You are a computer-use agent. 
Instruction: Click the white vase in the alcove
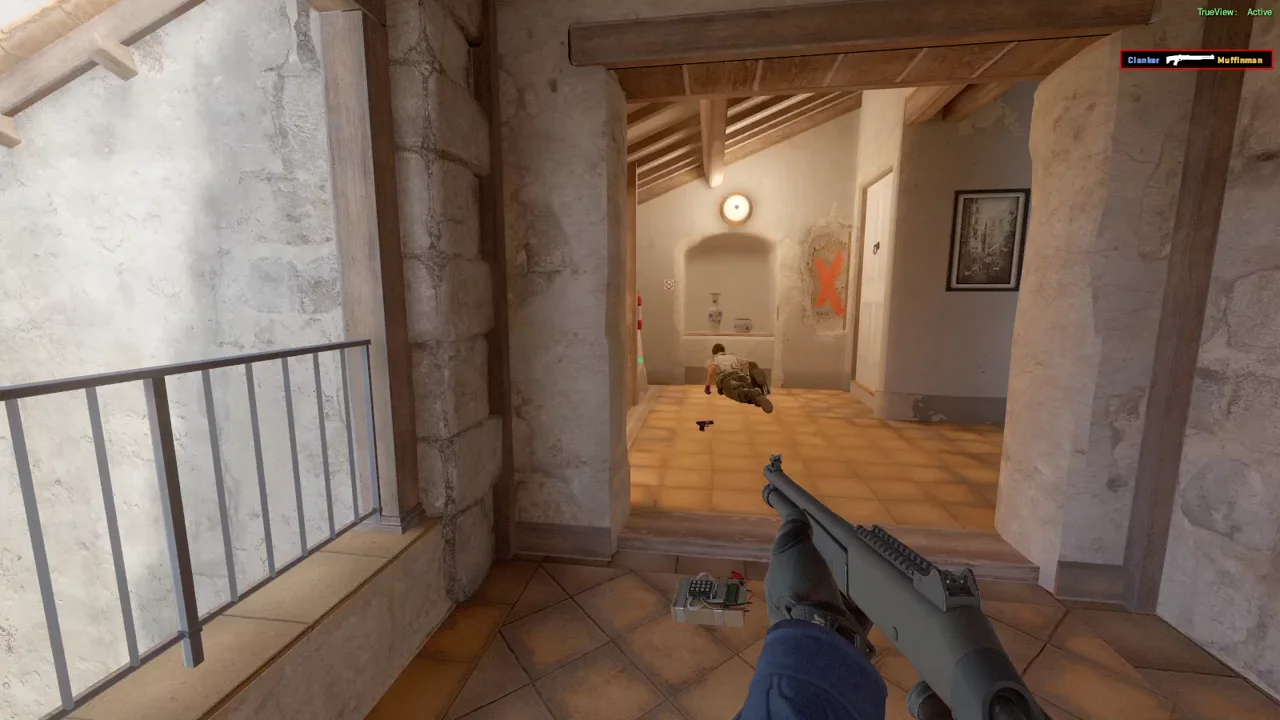click(x=715, y=310)
